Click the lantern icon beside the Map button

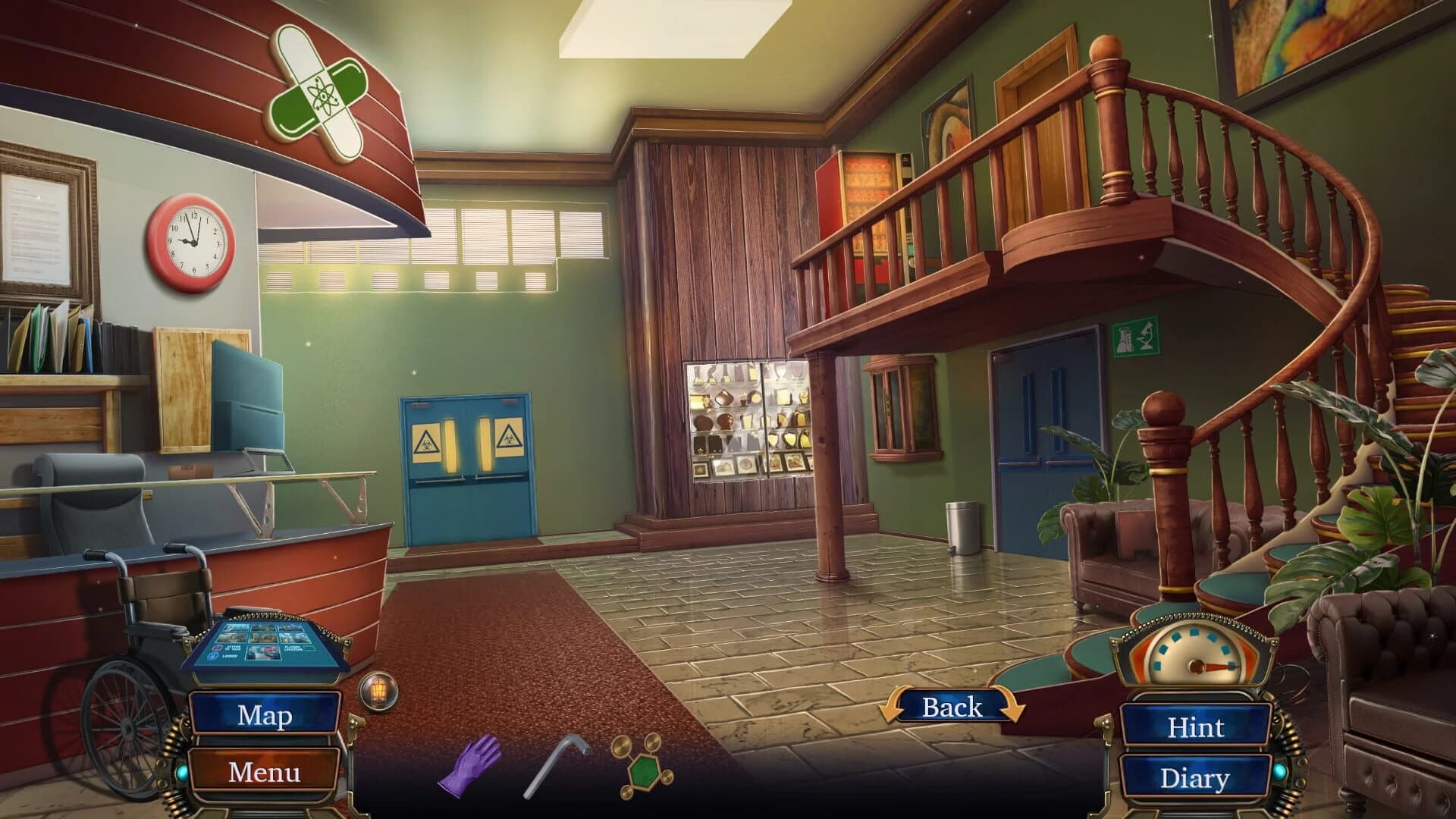[x=379, y=692]
